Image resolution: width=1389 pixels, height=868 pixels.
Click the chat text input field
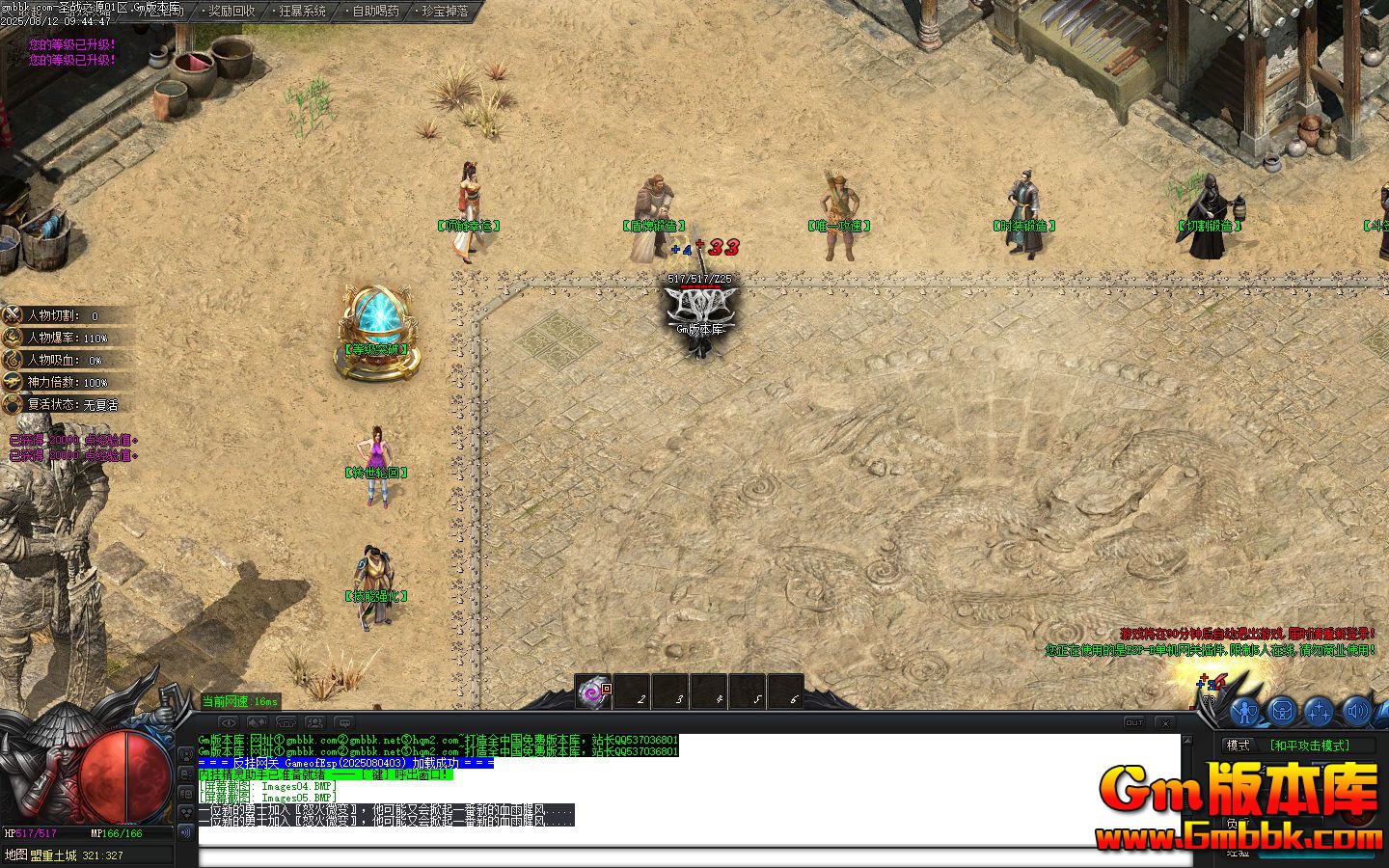click(x=689, y=857)
